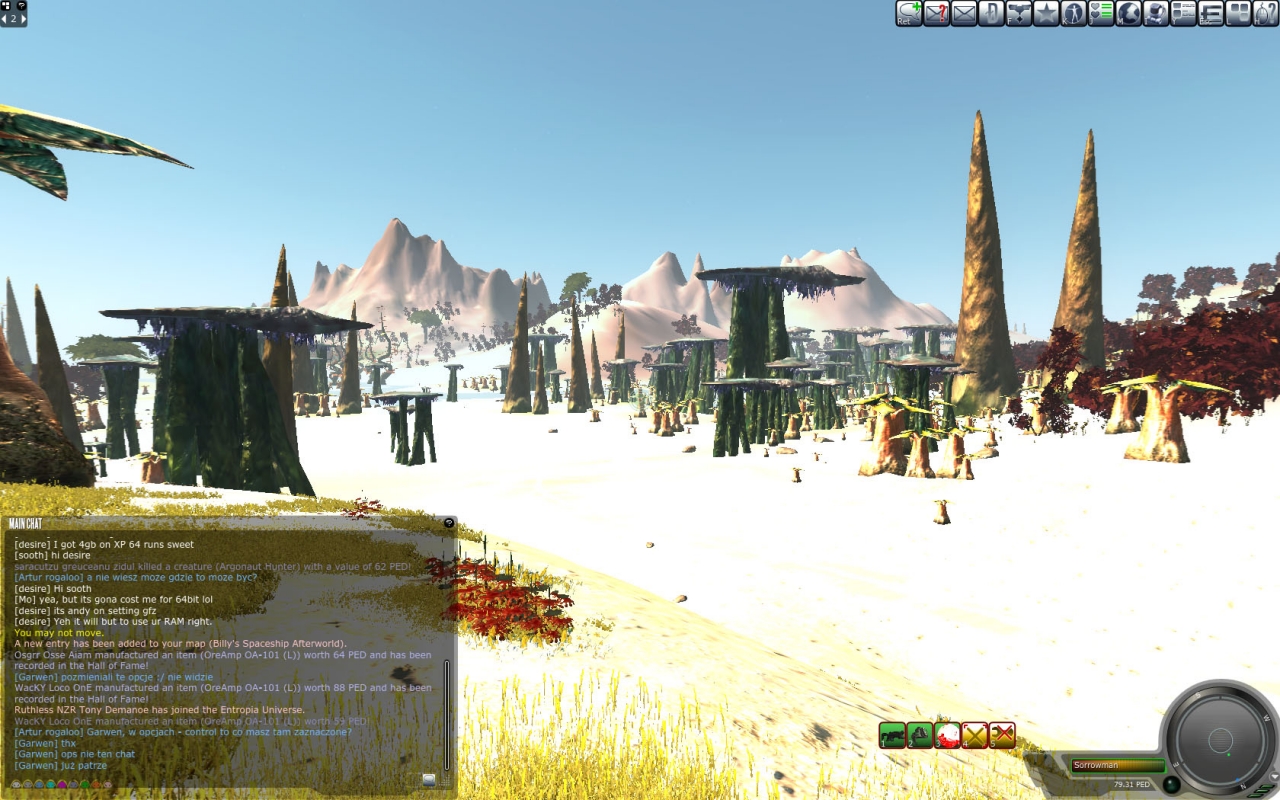Image resolution: width=1280 pixels, height=800 pixels.
Task: Click the mouse help icon with question mark
Action: tap(1266, 13)
